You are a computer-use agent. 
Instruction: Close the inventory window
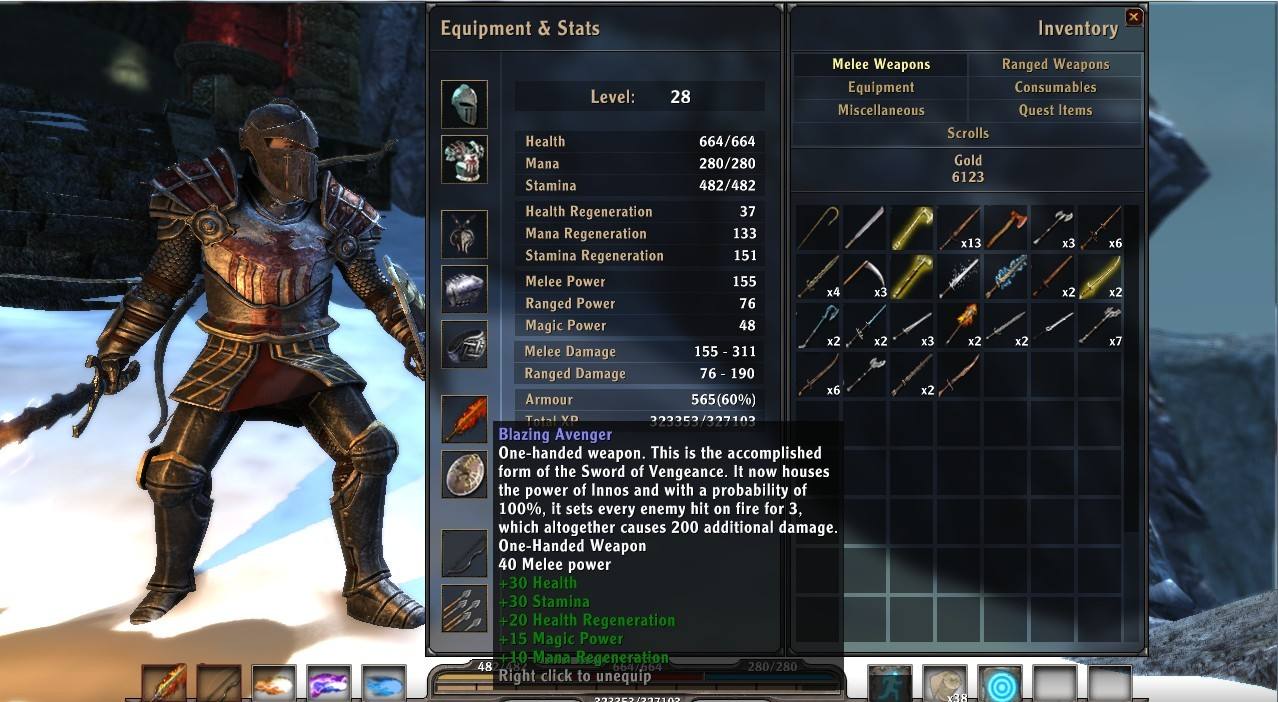click(1133, 17)
